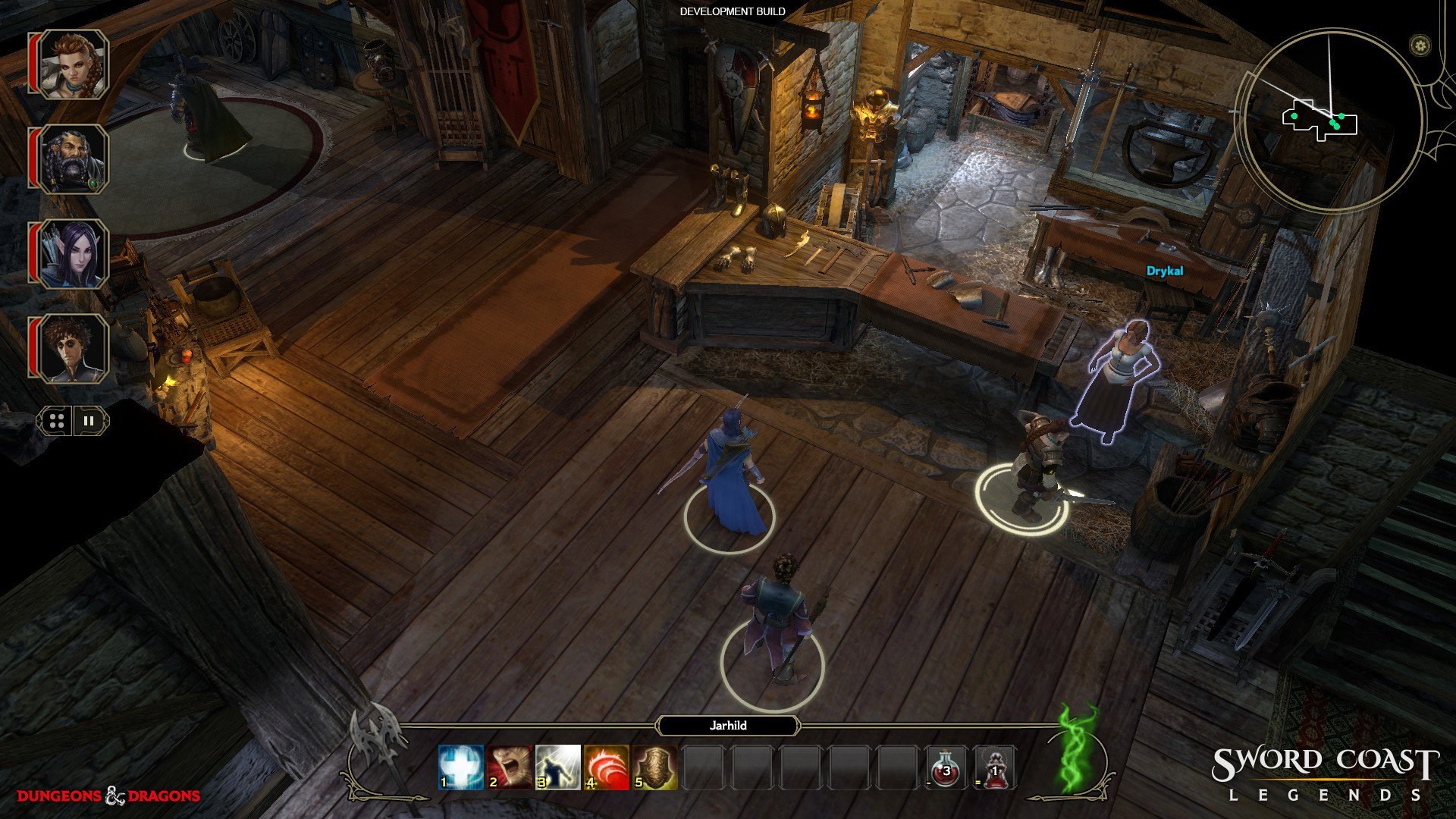Screen dimensions: 1456x819
Task: Pause the game with the pause button
Action: click(x=89, y=422)
